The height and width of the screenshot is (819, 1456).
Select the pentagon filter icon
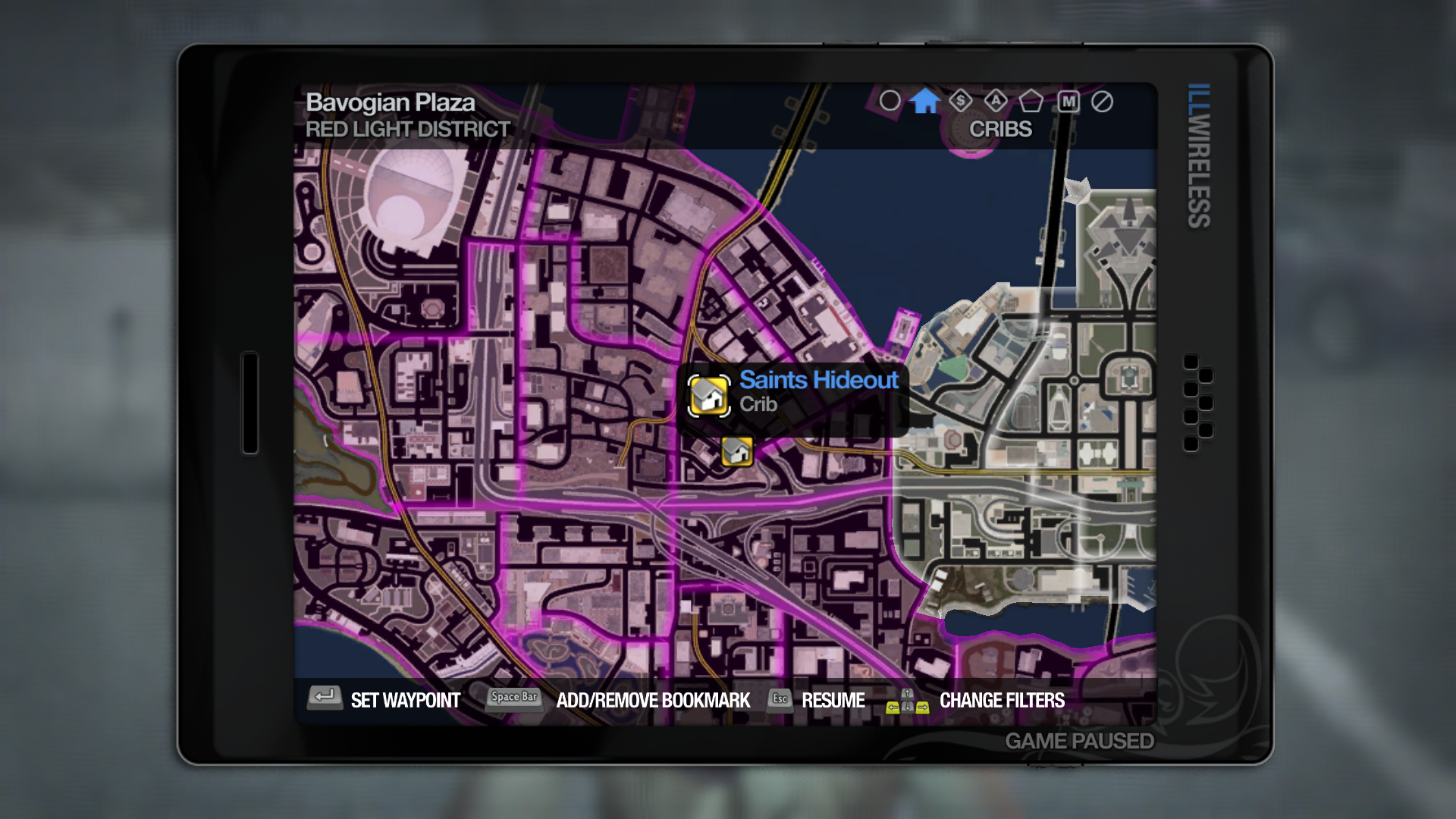(1031, 101)
